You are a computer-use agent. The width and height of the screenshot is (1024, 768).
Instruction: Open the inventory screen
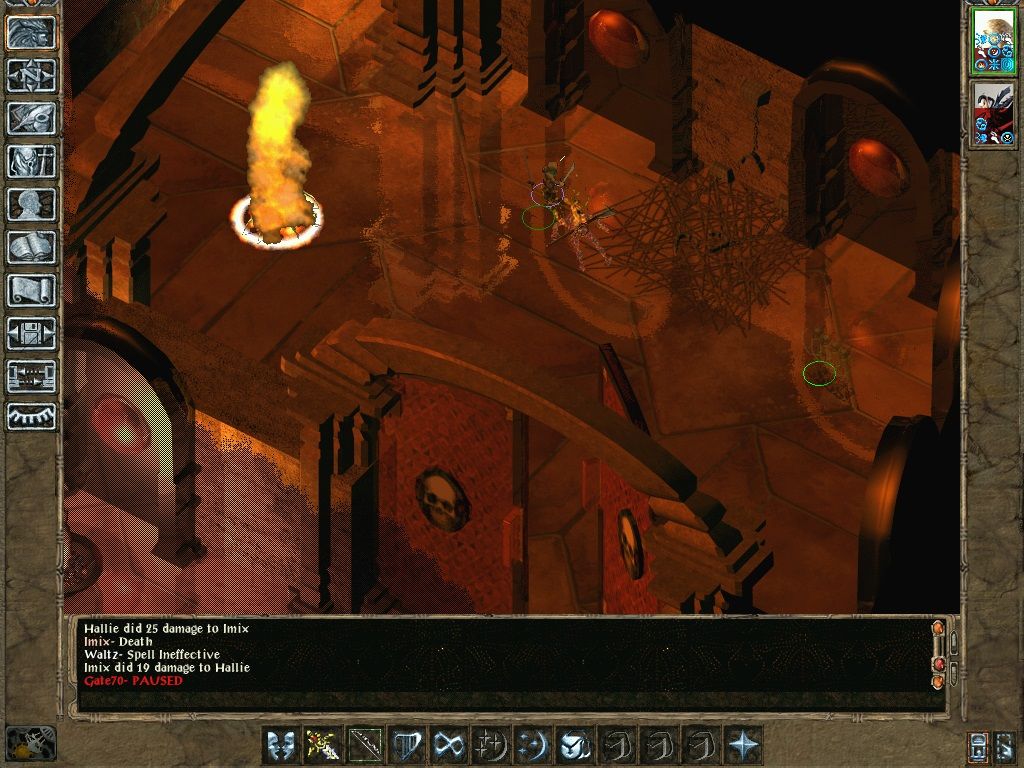31,161
